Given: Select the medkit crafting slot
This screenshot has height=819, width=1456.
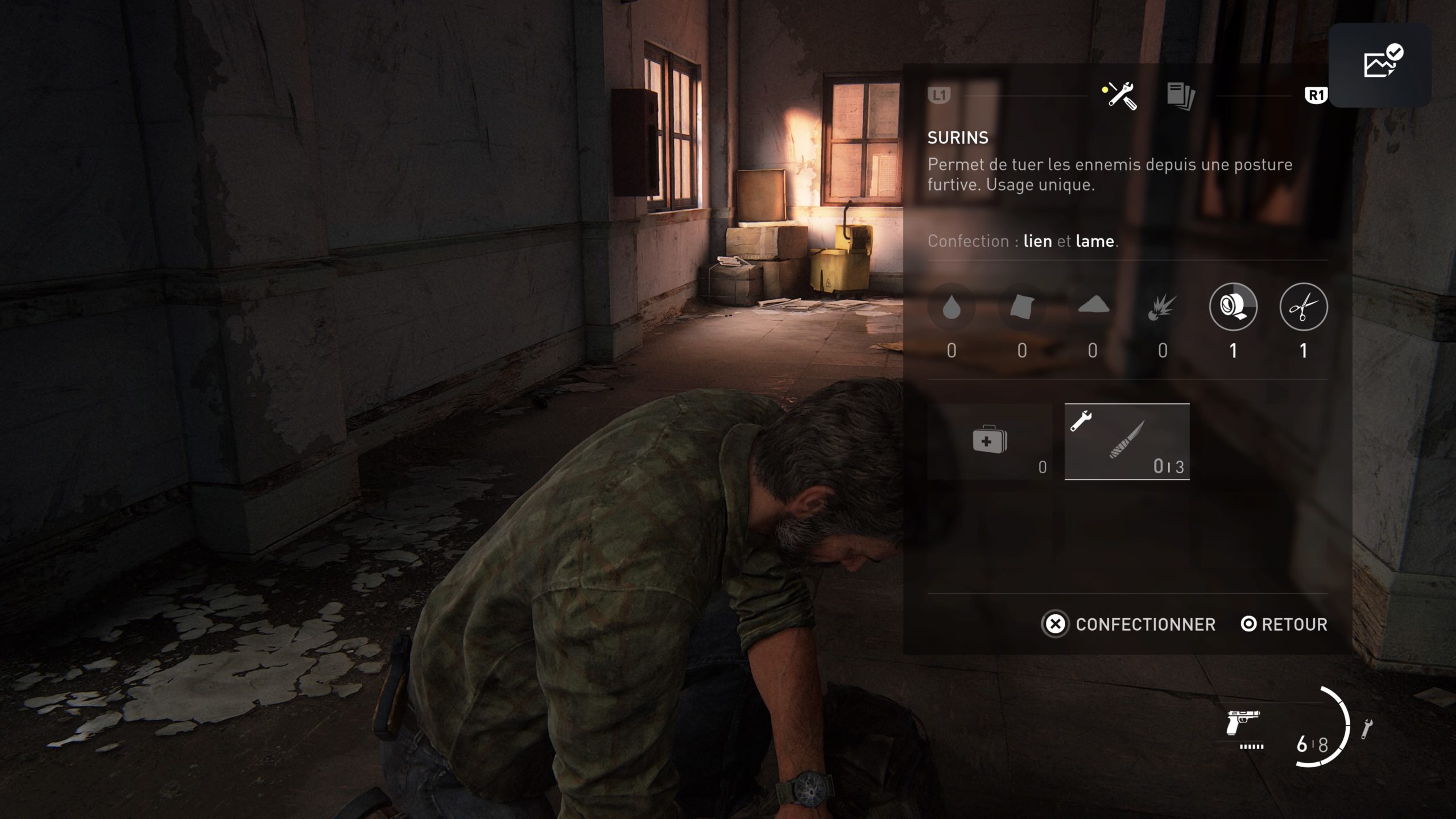Looking at the screenshot, I should coord(990,442).
